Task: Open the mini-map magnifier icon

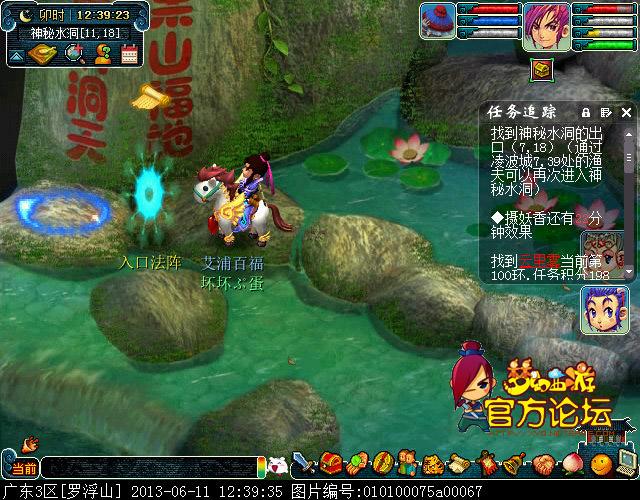Action: pos(75,53)
